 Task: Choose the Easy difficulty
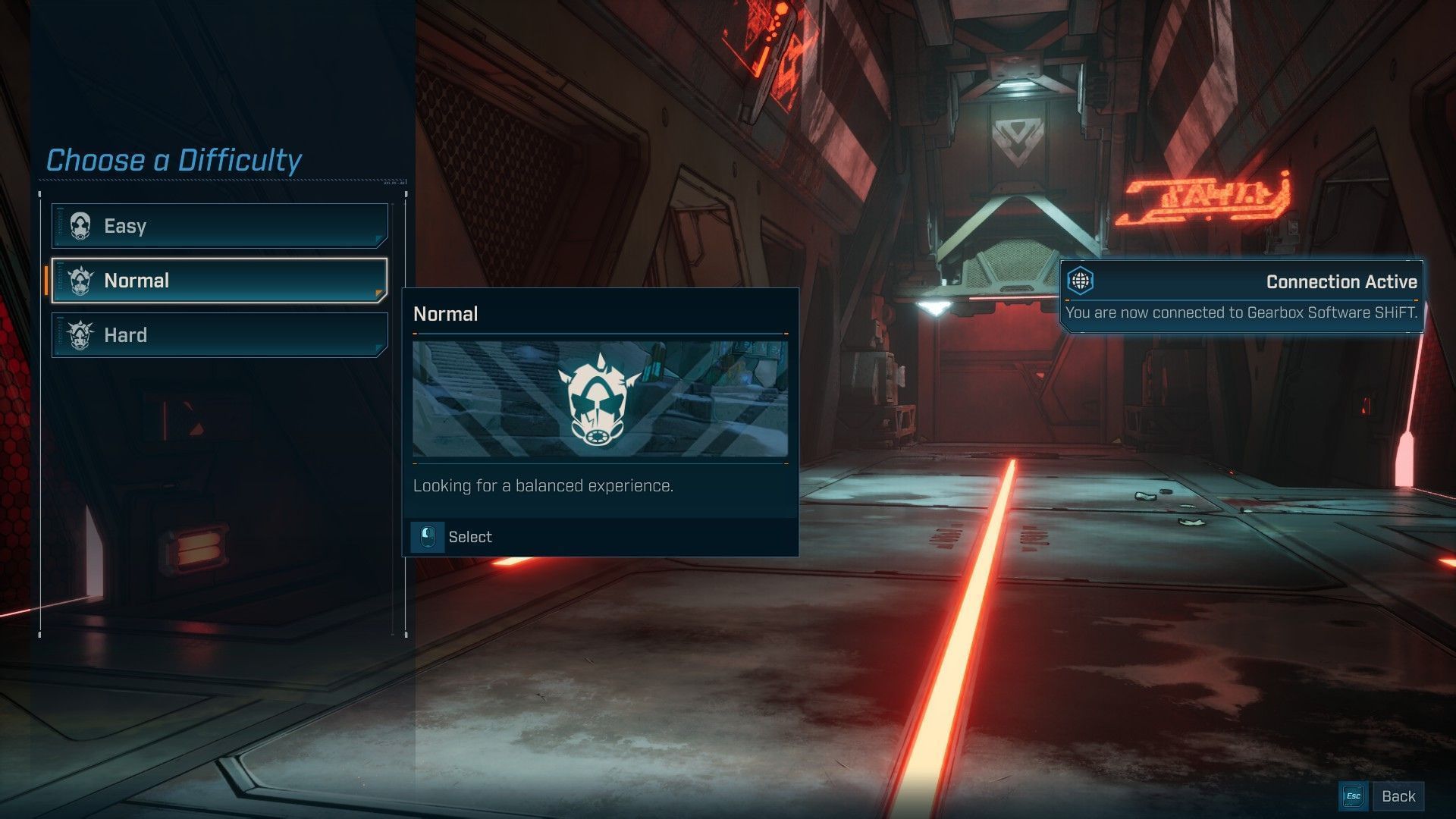(x=220, y=226)
